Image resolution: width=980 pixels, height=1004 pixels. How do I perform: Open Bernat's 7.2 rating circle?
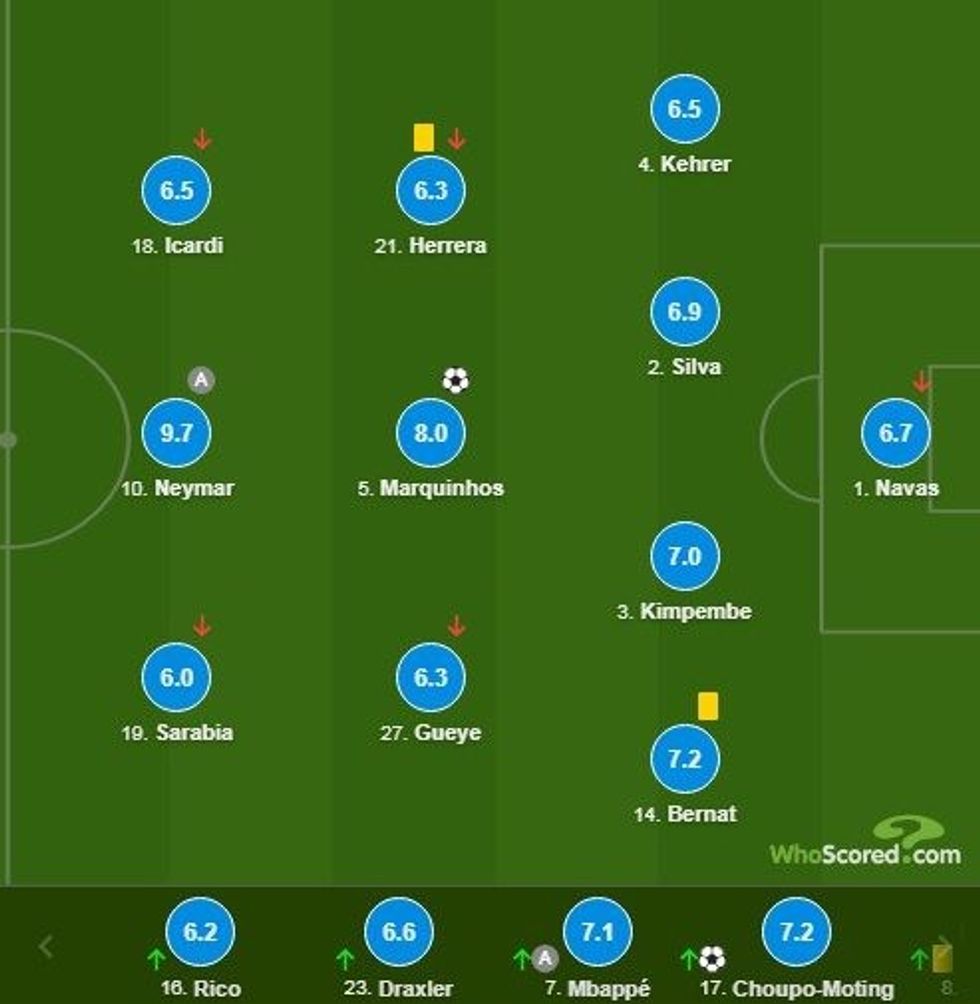(x=684, y=759)
